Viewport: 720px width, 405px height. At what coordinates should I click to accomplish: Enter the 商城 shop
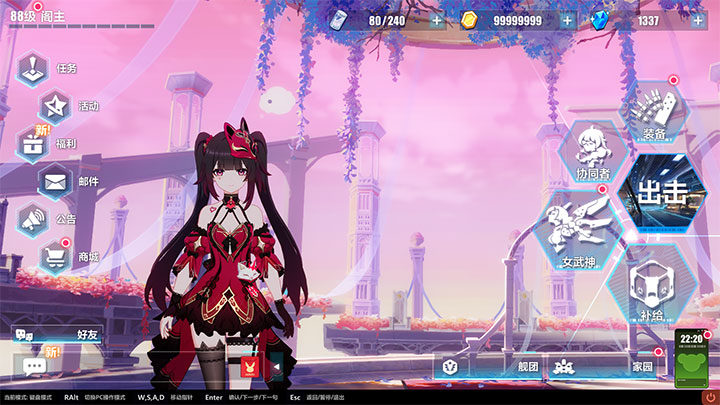click(x=56, y=257)
